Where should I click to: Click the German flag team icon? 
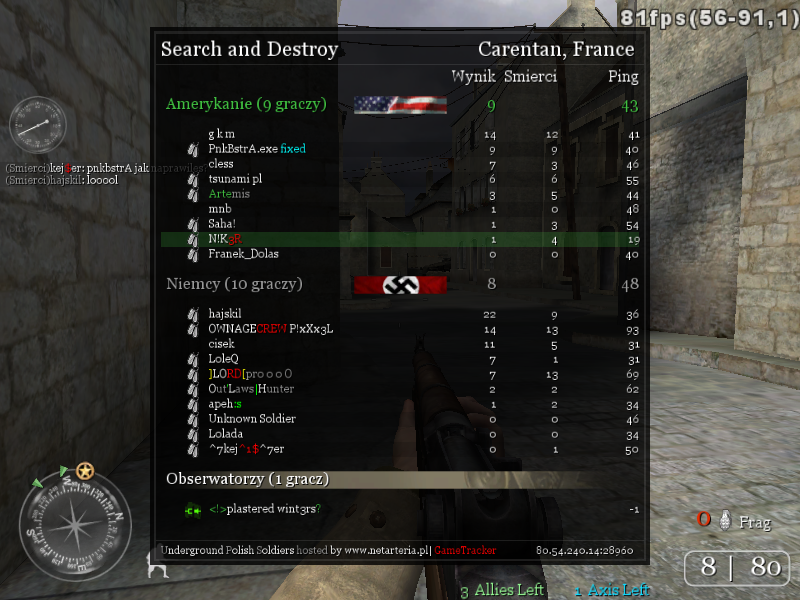pos(400,285)
